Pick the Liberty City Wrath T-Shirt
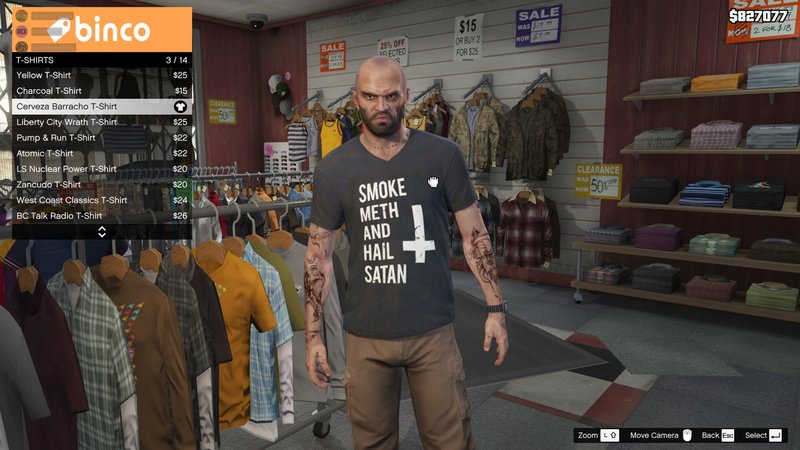 100,122
